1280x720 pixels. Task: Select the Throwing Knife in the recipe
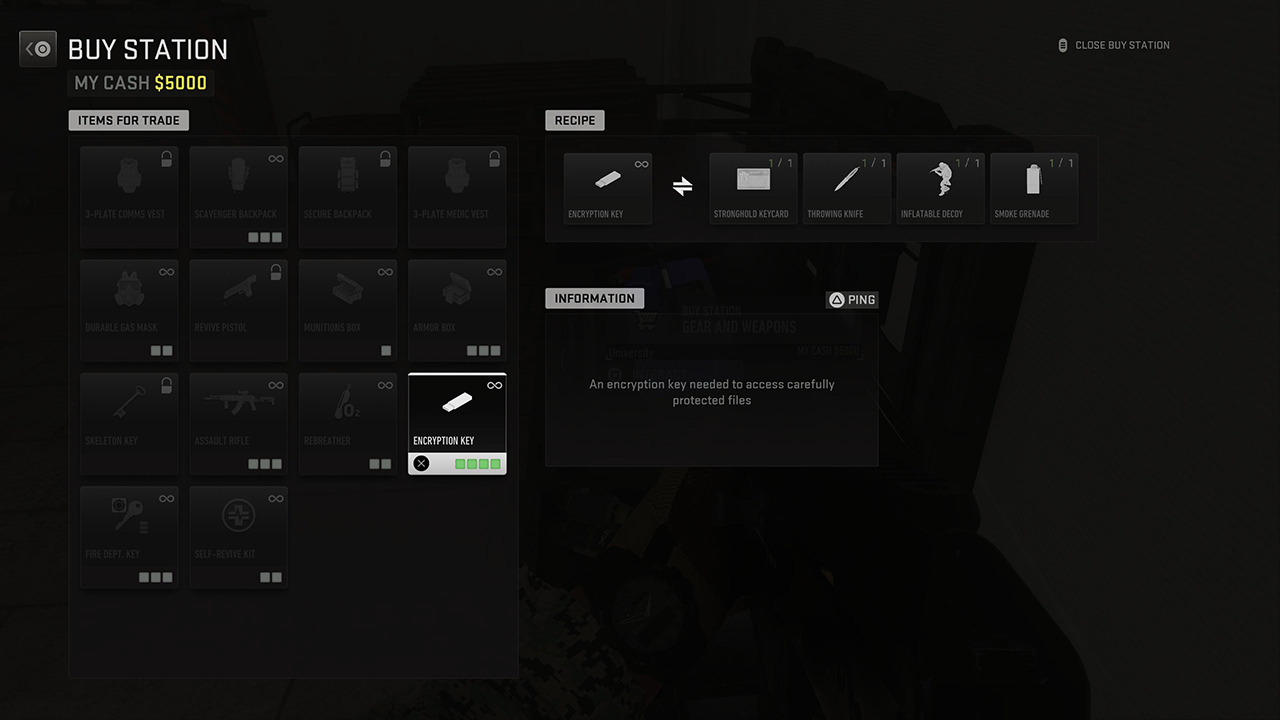pos(846,188)
